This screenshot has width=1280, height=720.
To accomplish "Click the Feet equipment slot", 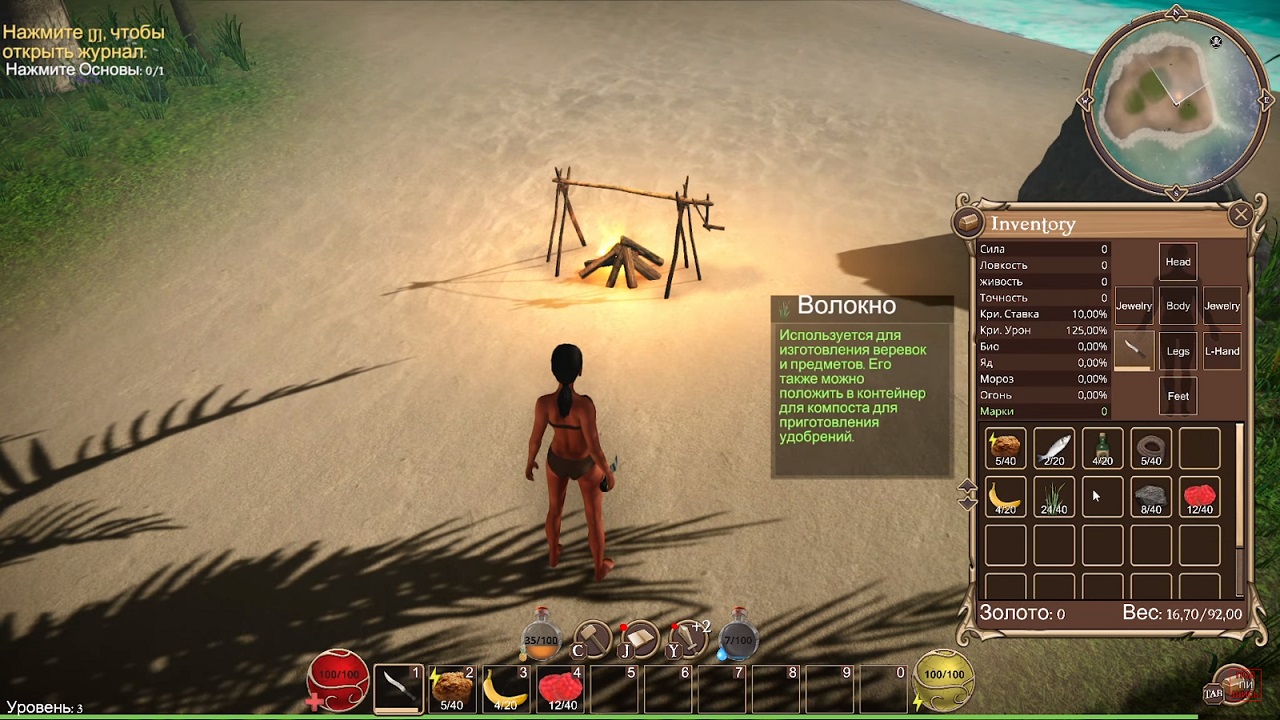I will tap(1178, 396).
